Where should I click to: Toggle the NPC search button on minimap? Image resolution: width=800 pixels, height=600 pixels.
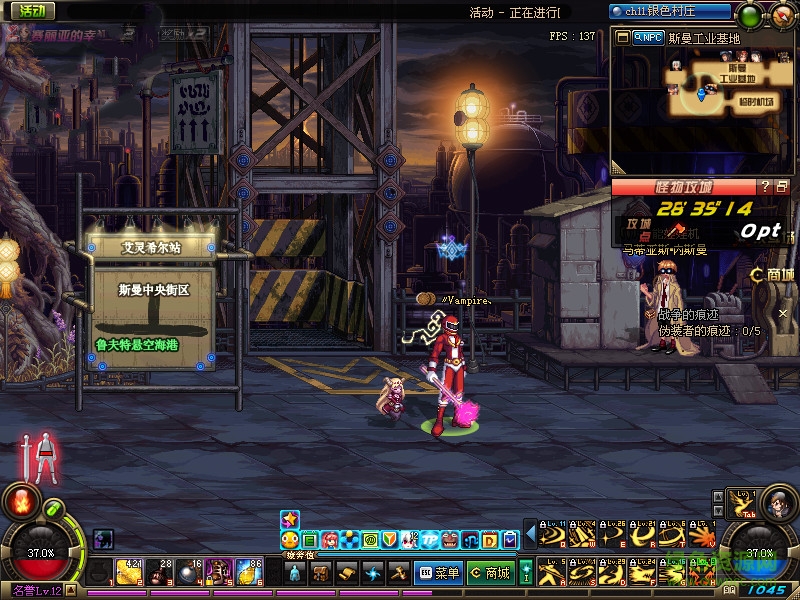pyautogui.click(x=648, y=37)
